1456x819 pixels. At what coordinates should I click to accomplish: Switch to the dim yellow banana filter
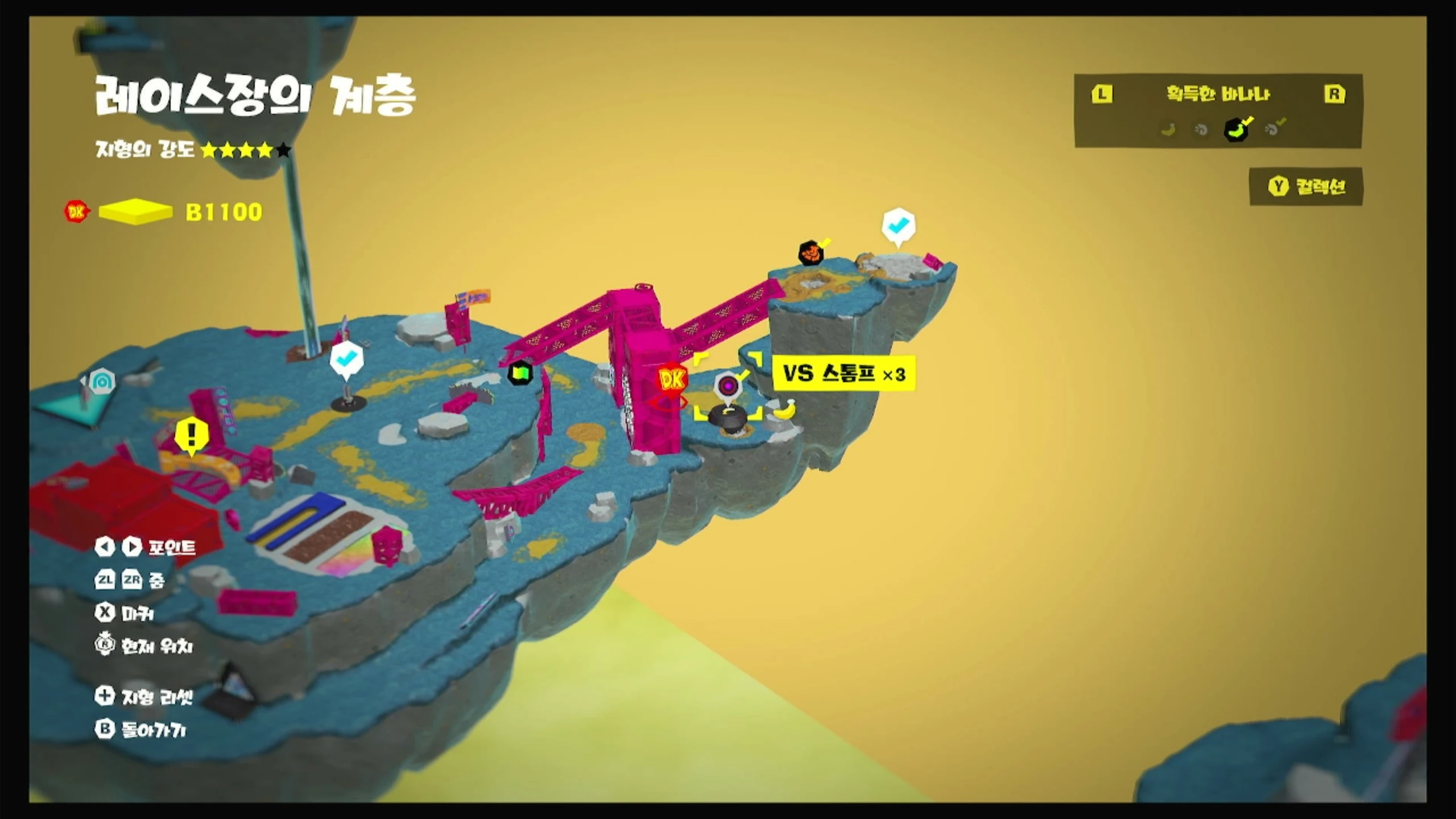1168,130
